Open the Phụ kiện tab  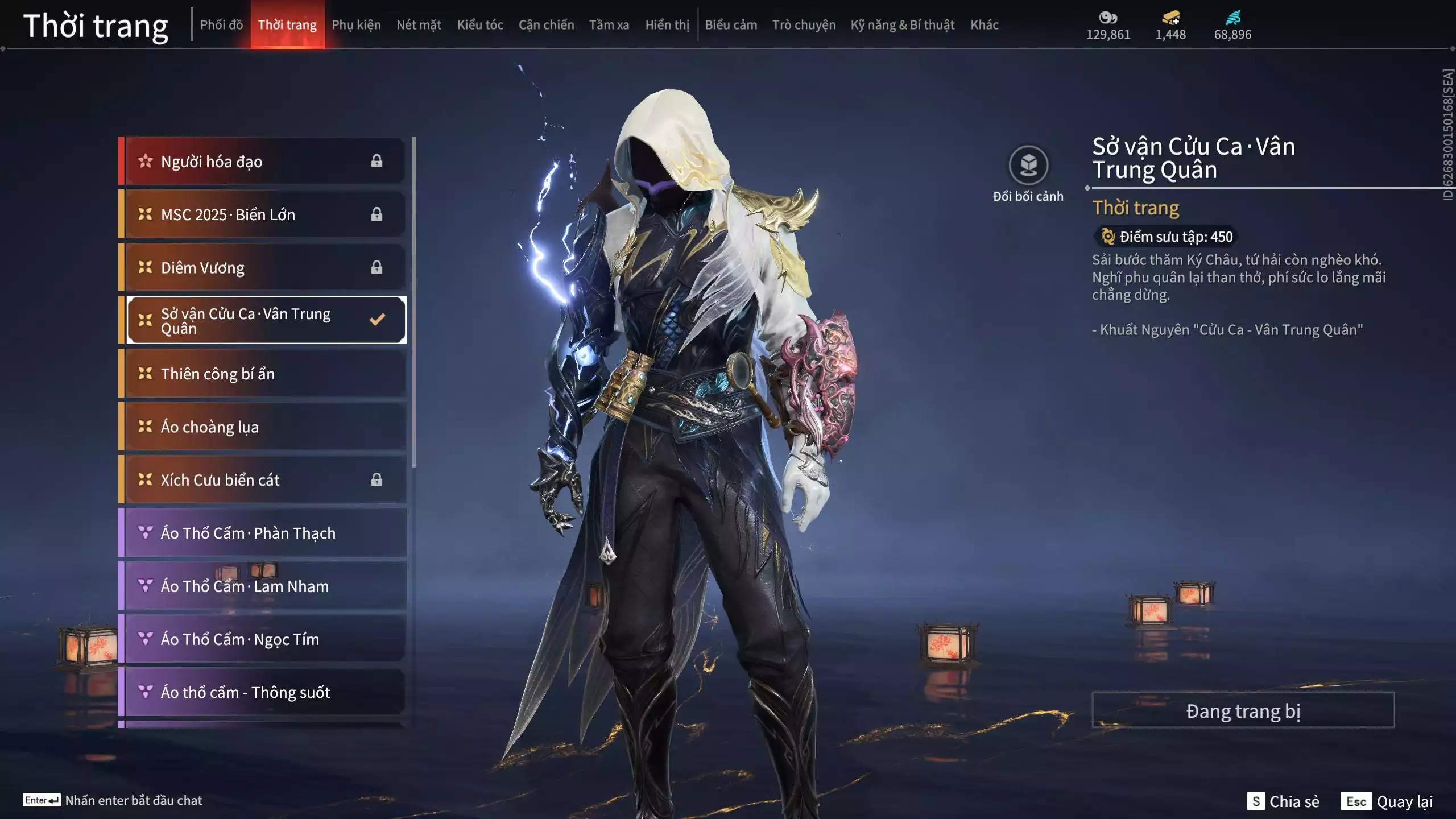click(356, 25)
